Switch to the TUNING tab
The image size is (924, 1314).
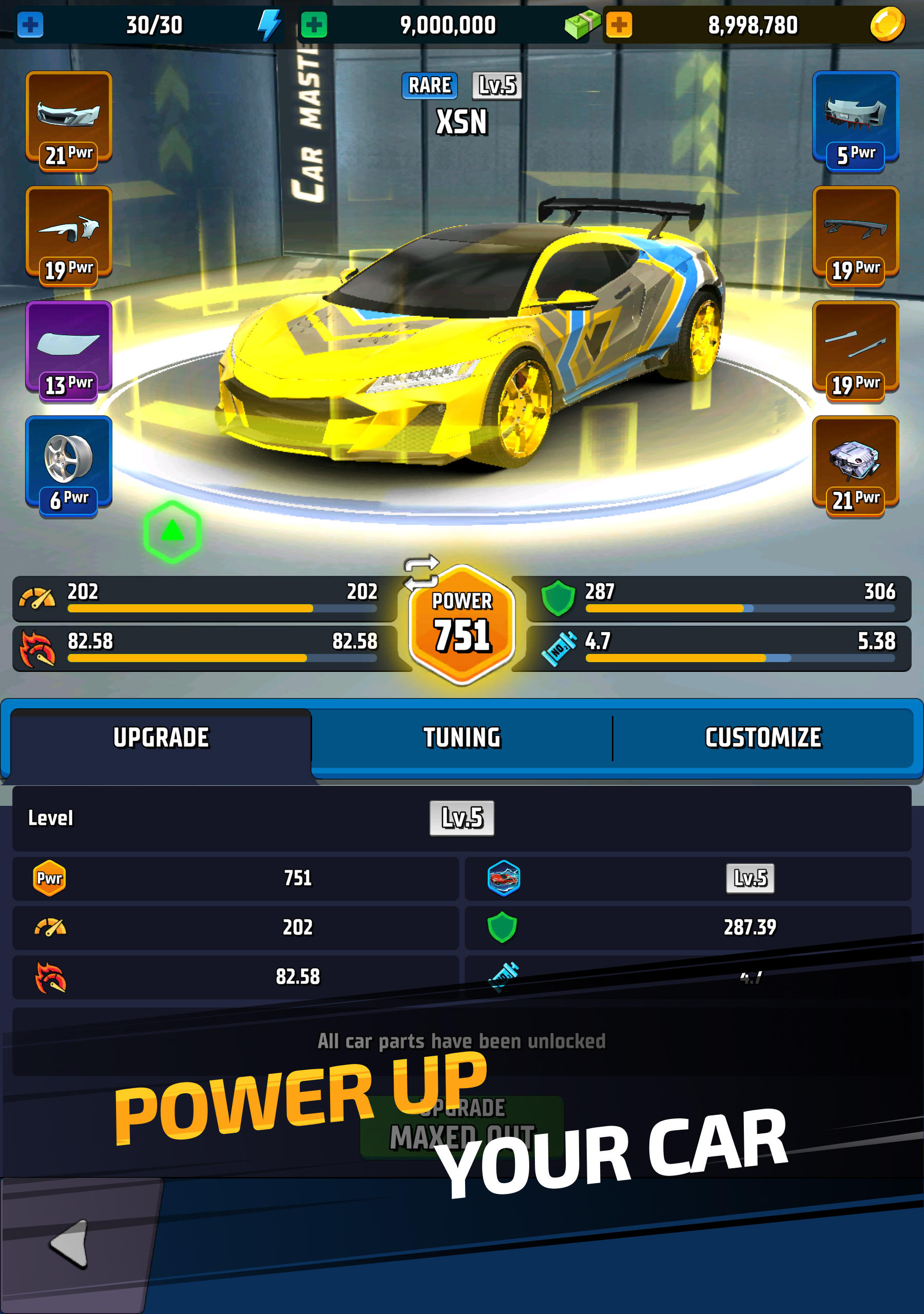pos(463,738)
